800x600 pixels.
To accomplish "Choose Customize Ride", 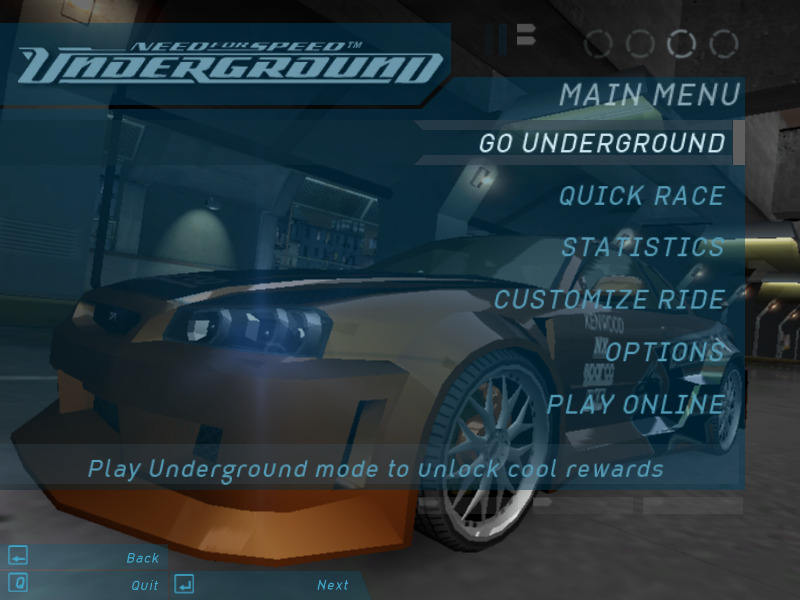I will coord(609,299).
